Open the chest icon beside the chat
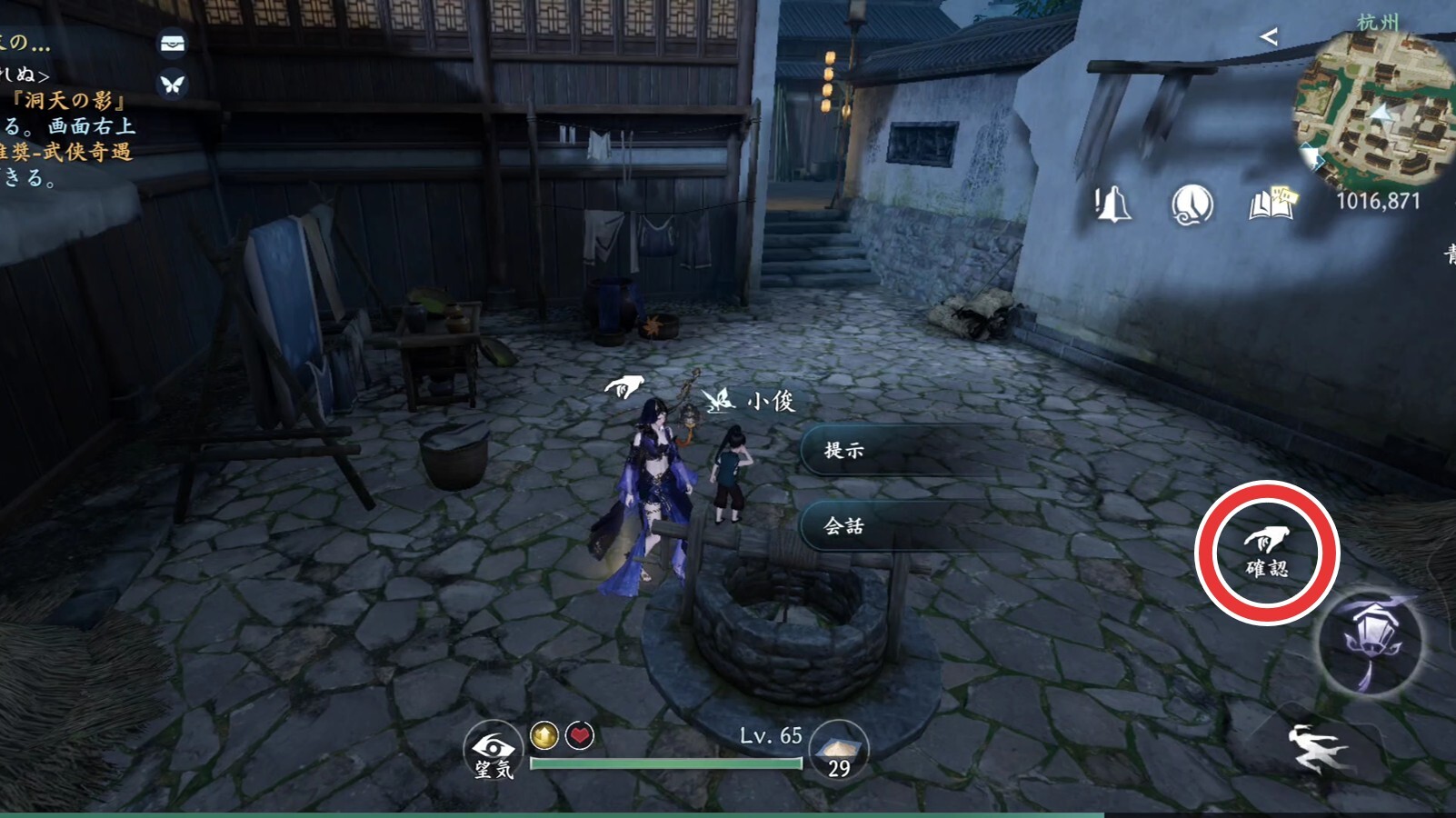Viewport: 1456px width, 818px height. pos(173,43)
